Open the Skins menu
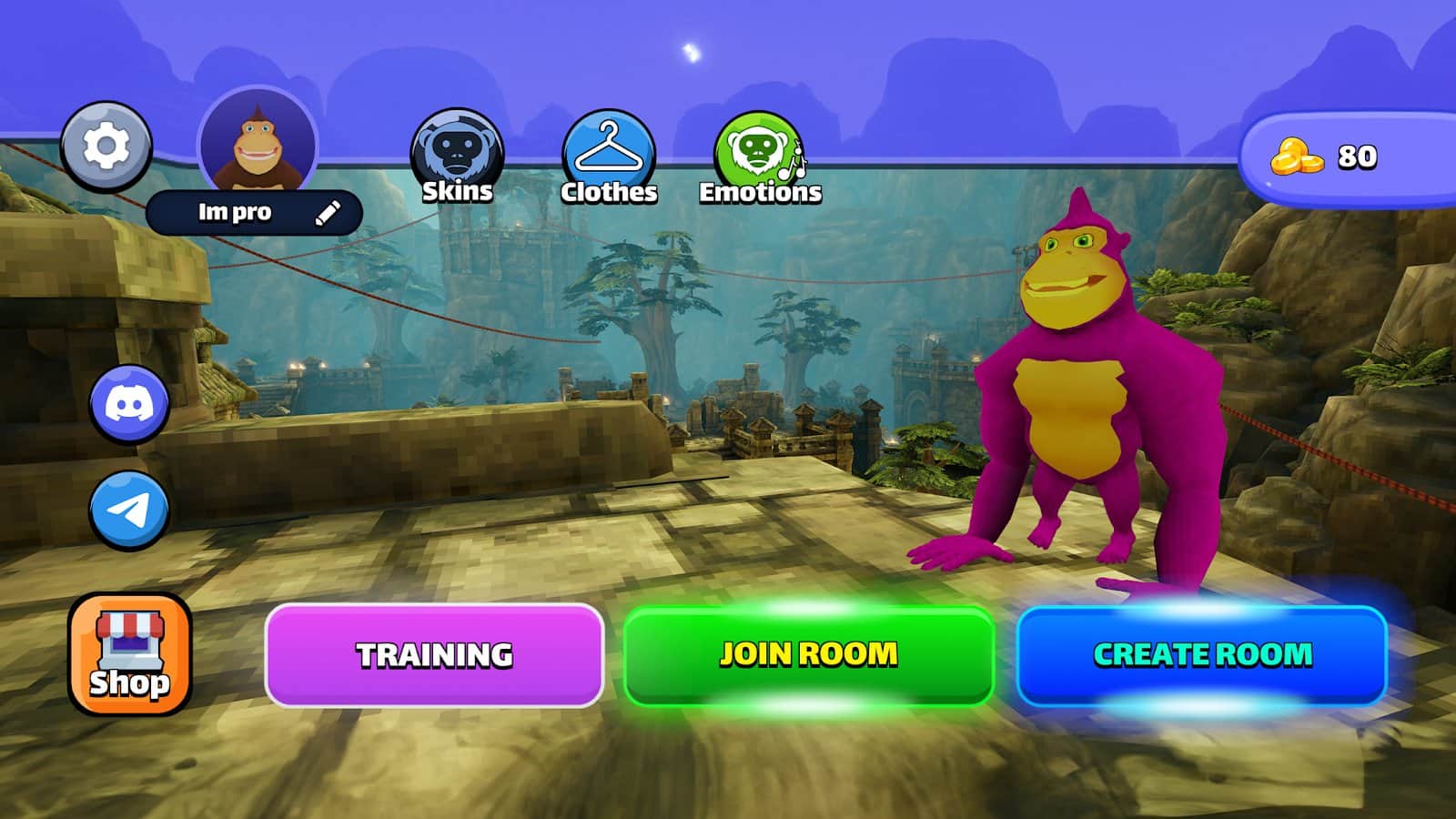 (x=457, y=157)
